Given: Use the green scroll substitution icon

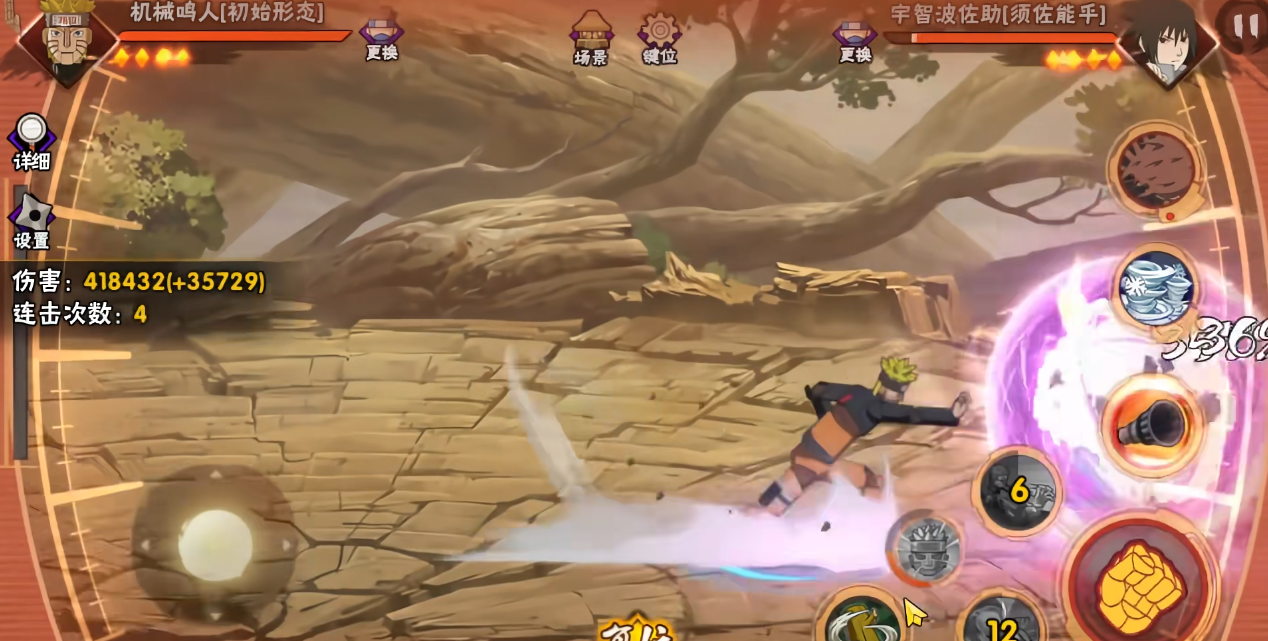Looking at the screenshot, I should (856, 618).
